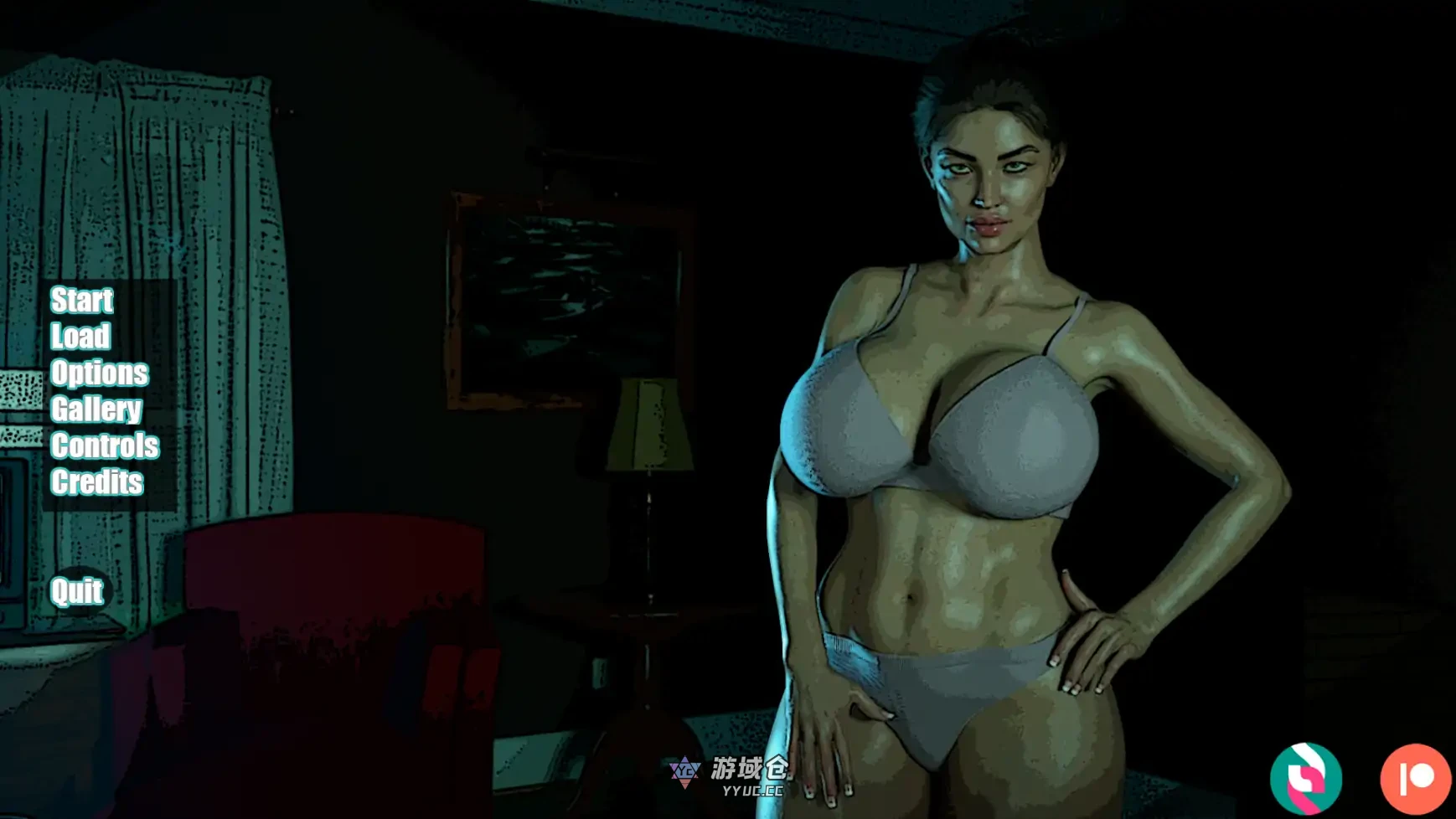Open the Gallery
1456x819 pixels.
pos(96,409)
